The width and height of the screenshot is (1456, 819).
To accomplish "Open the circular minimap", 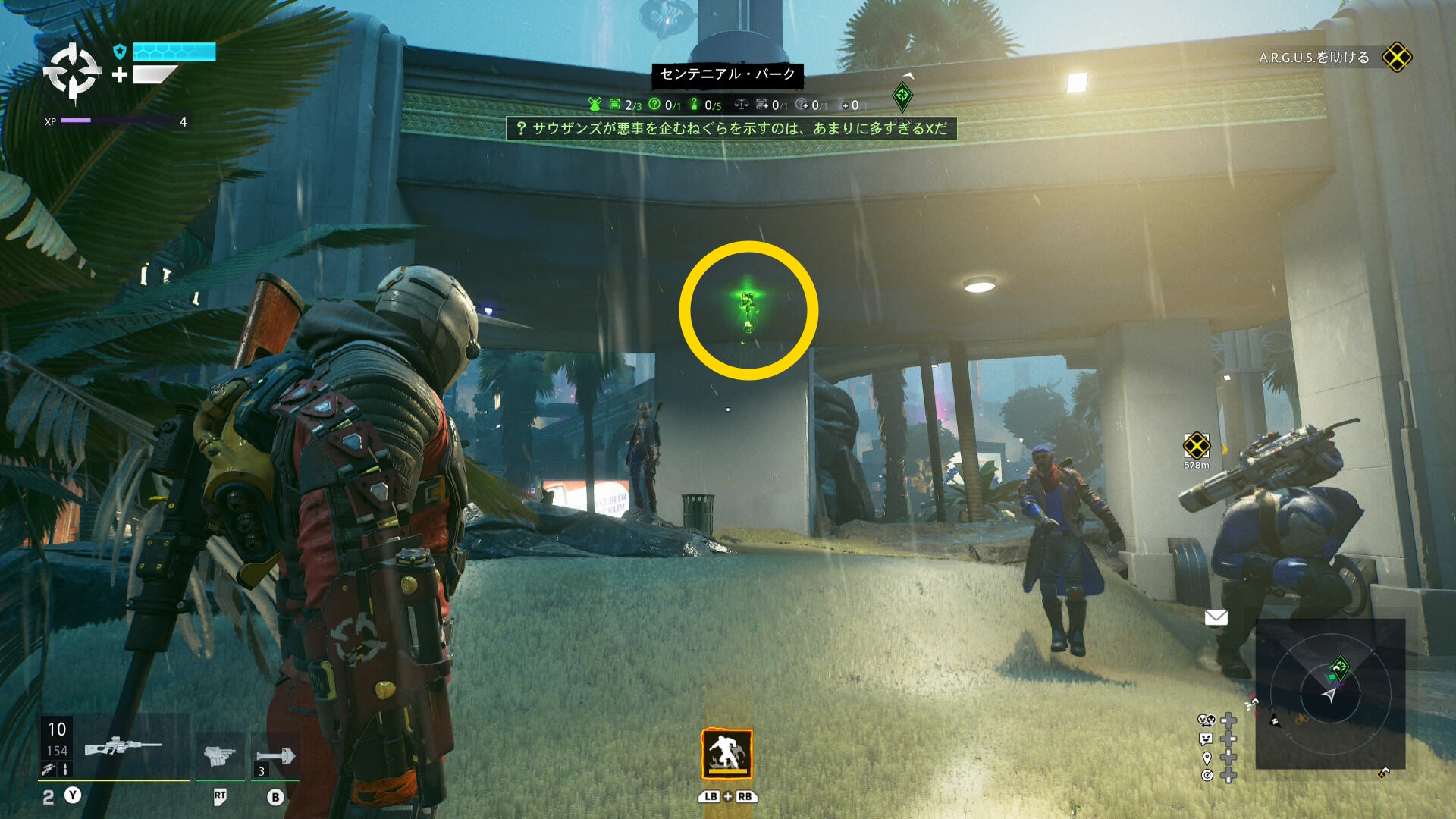I will click(1330, 693).
